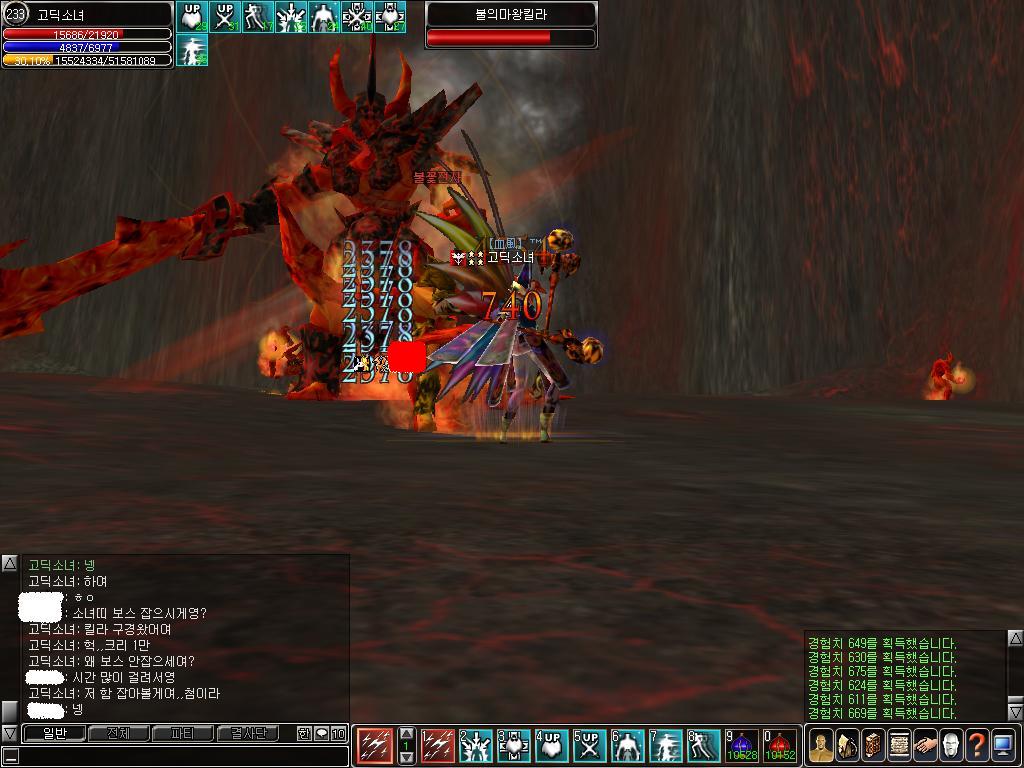1024x768 pixels.
Task: Toggle the 한 language input button
Action: click(x=304, y=734)
